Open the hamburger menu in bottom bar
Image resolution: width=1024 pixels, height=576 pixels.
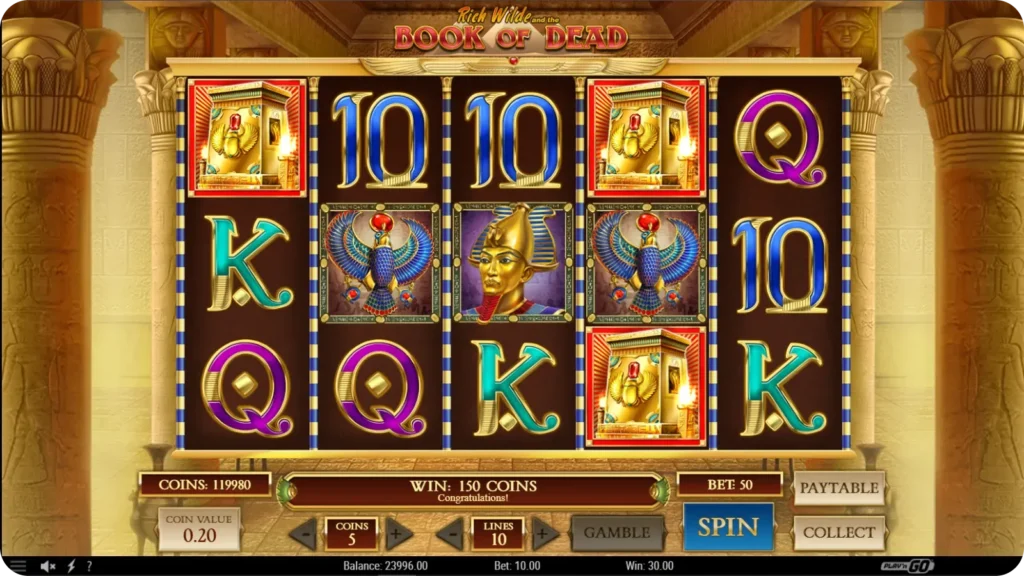tap(17, 566)
